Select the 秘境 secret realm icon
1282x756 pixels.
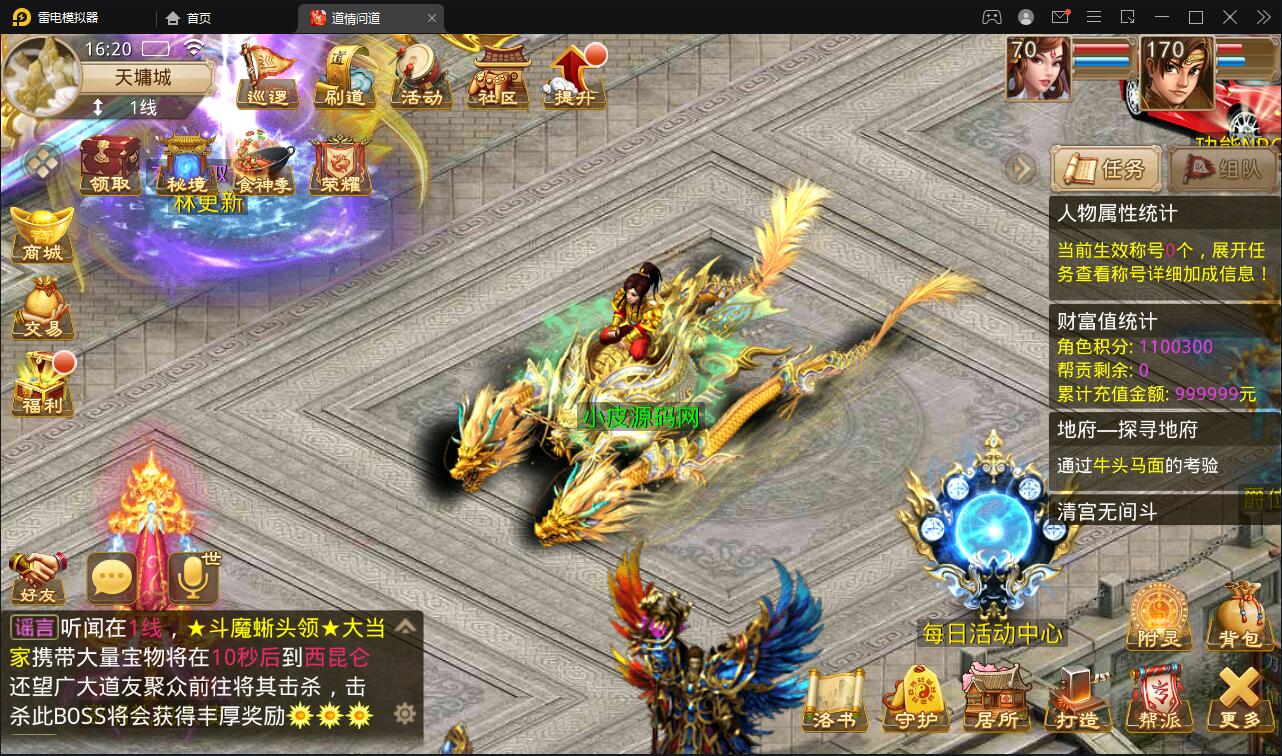click(x=186, y=166)
